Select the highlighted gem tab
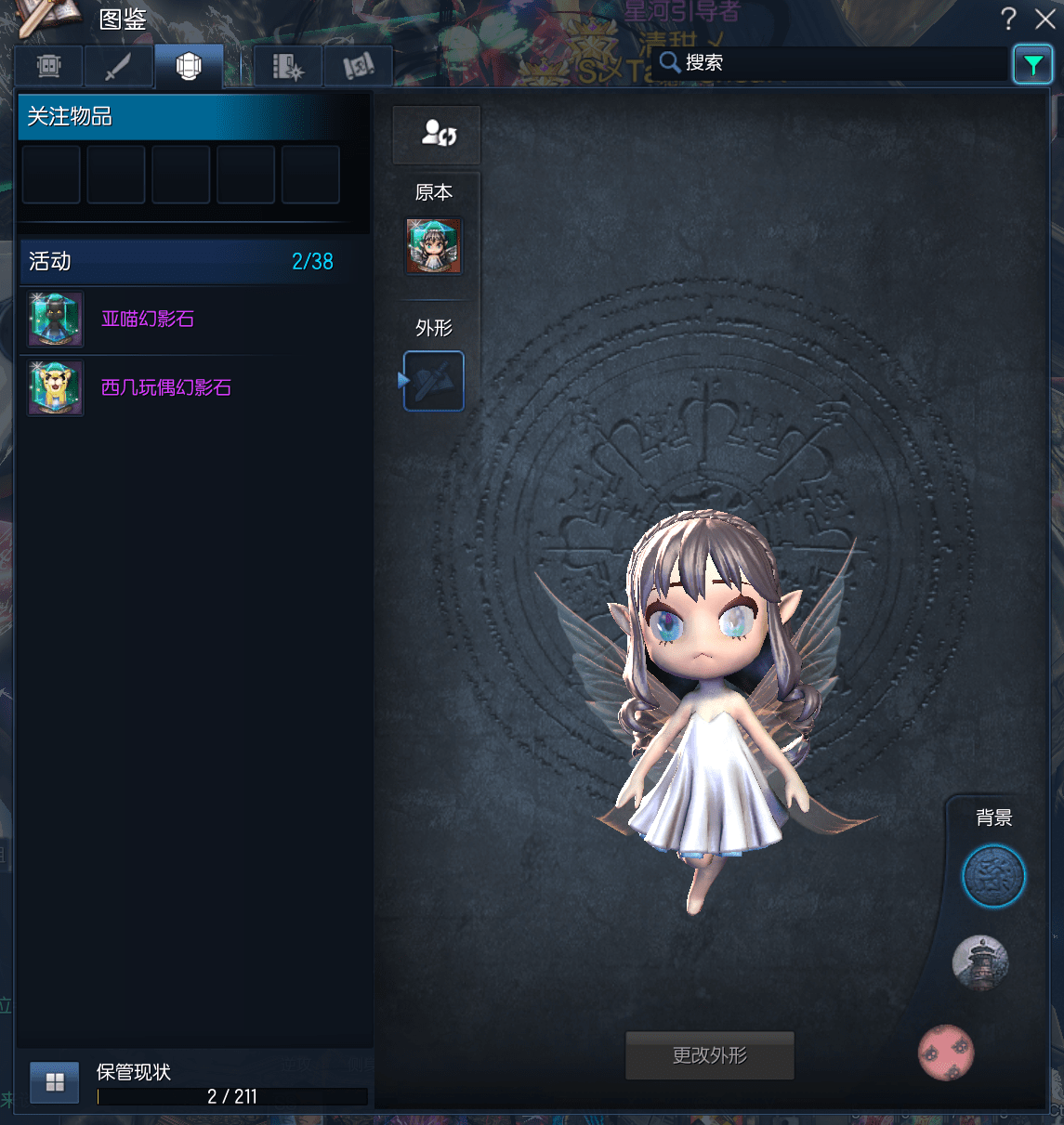The image size is (1064, 1125). [x=189, y=67]
